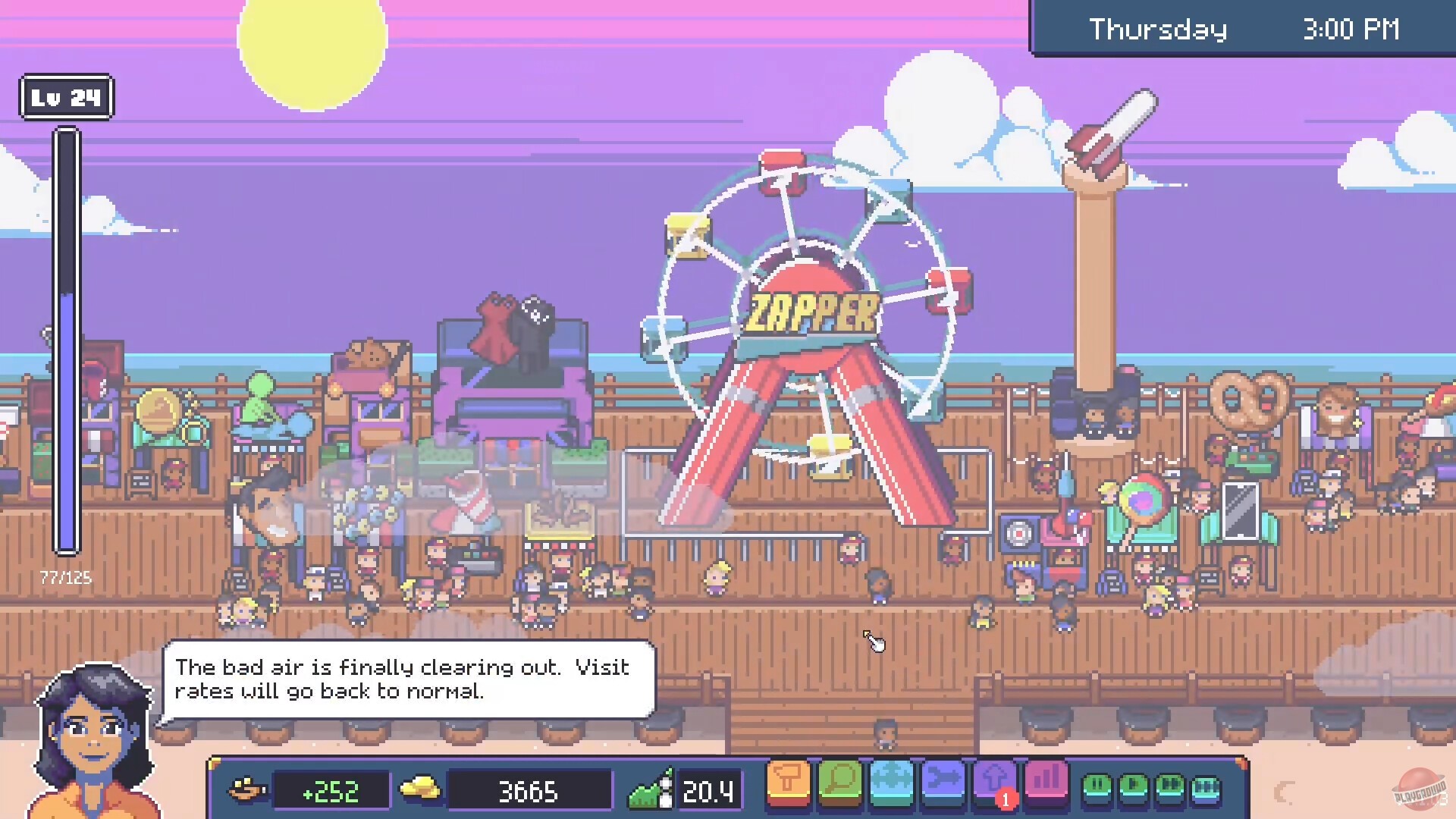
Task: Select the hammer build tool
Action: point(789,785)
